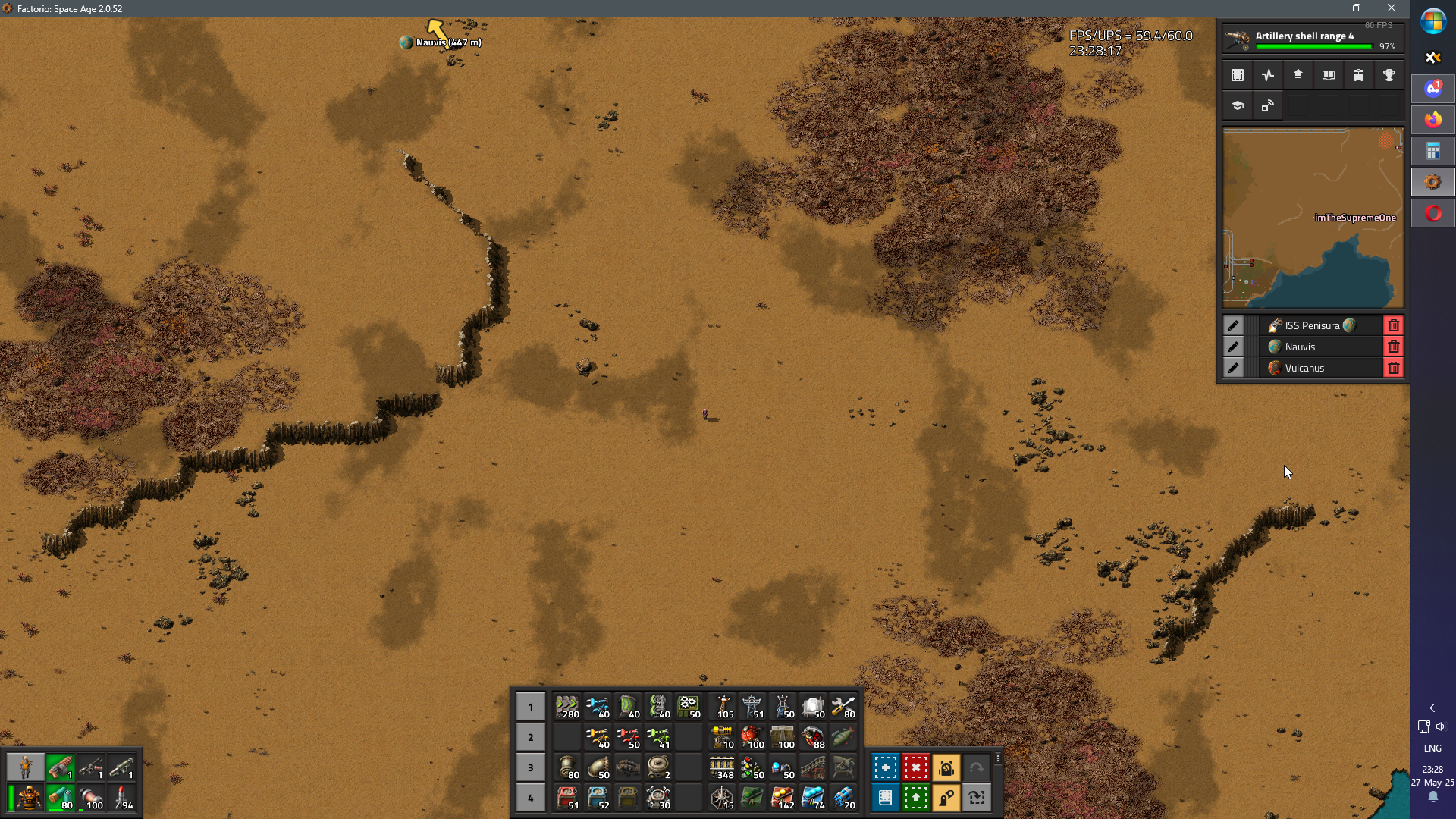
Task: Select the rail signal hotbar slot
Action: 752,767
